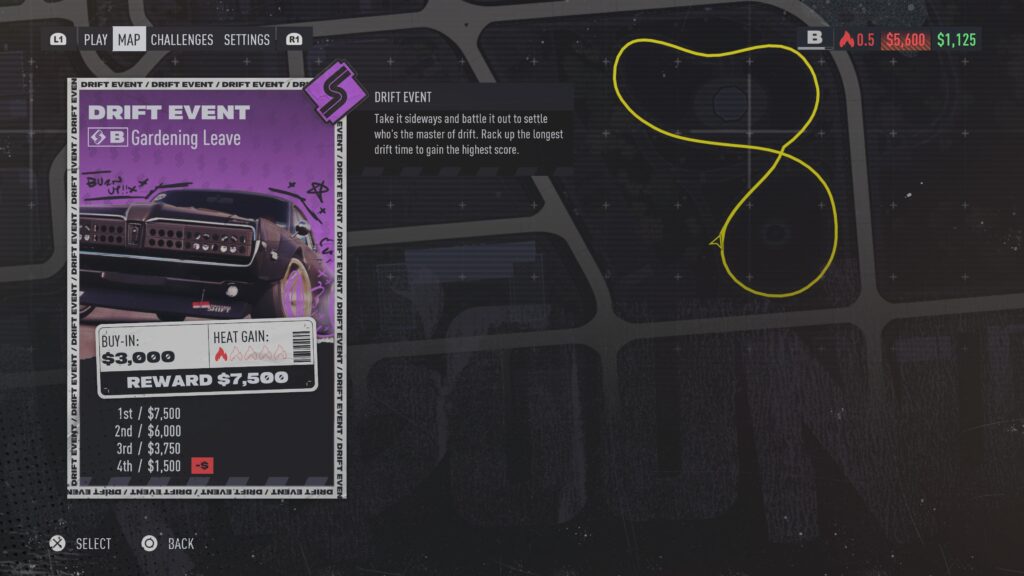The width and height of the screenshot is (1024, 576).
Task: Switch to the Play tab
Action: coord(95,40)
